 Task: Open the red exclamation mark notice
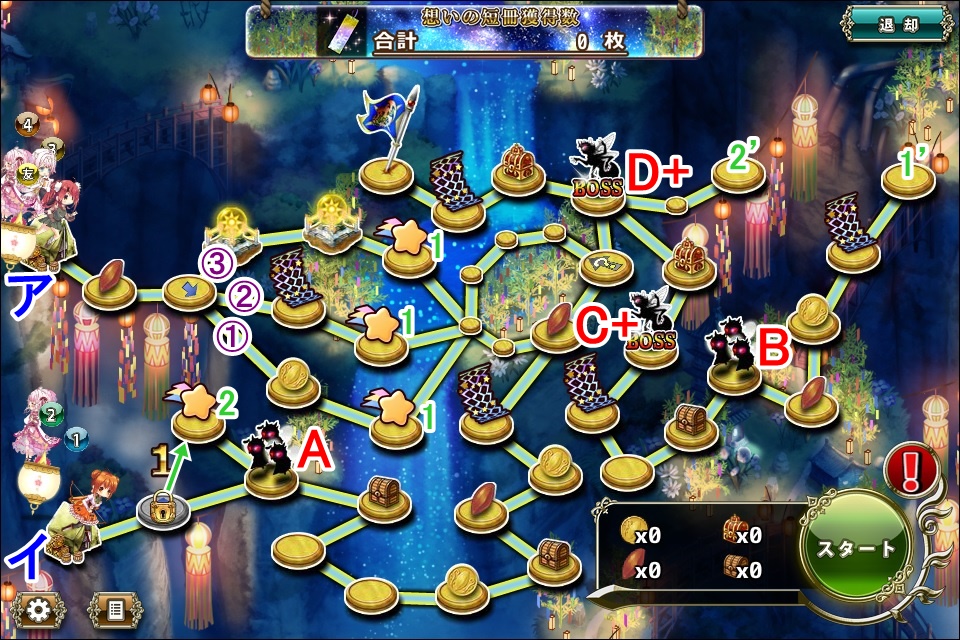click(x=911, y=469)
